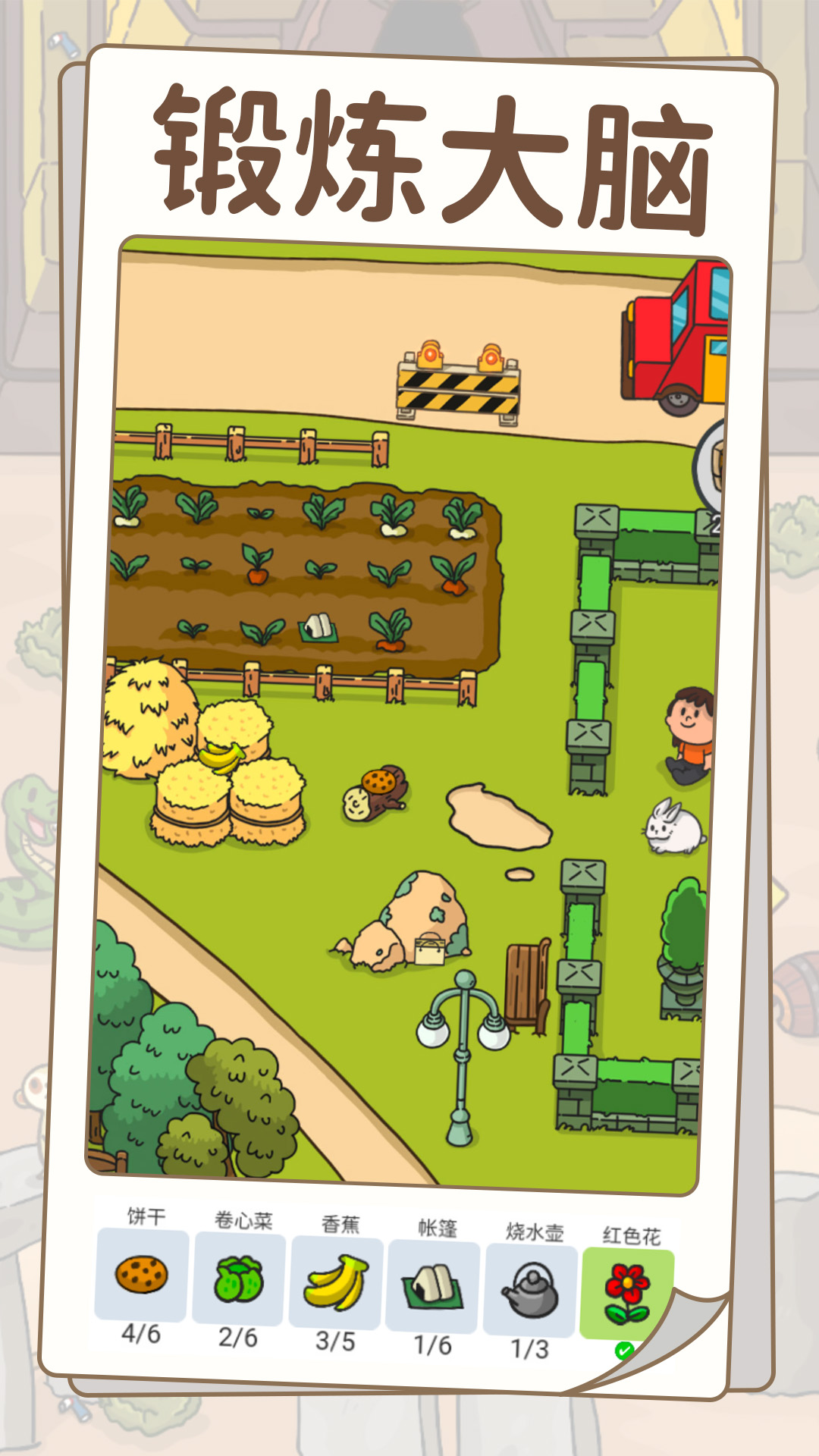Pick the kettle item slot

[530, 1291]
